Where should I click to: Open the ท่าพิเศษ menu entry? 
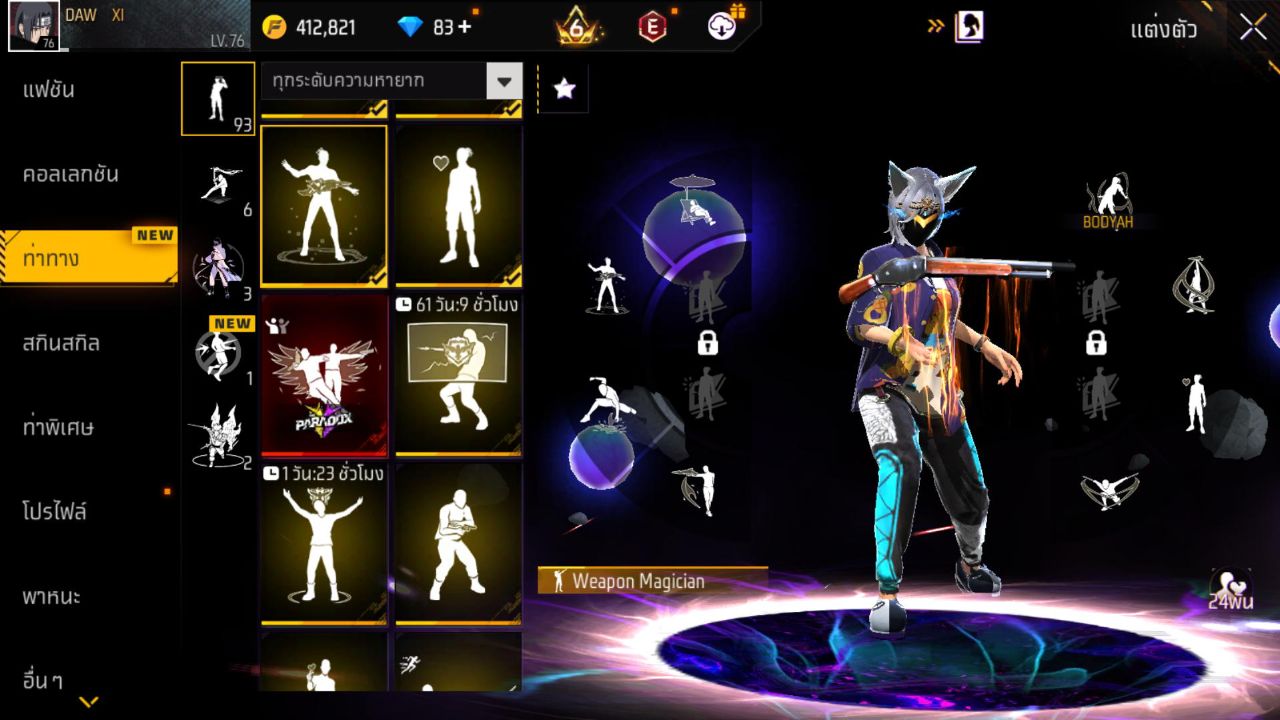click(59, 427)
